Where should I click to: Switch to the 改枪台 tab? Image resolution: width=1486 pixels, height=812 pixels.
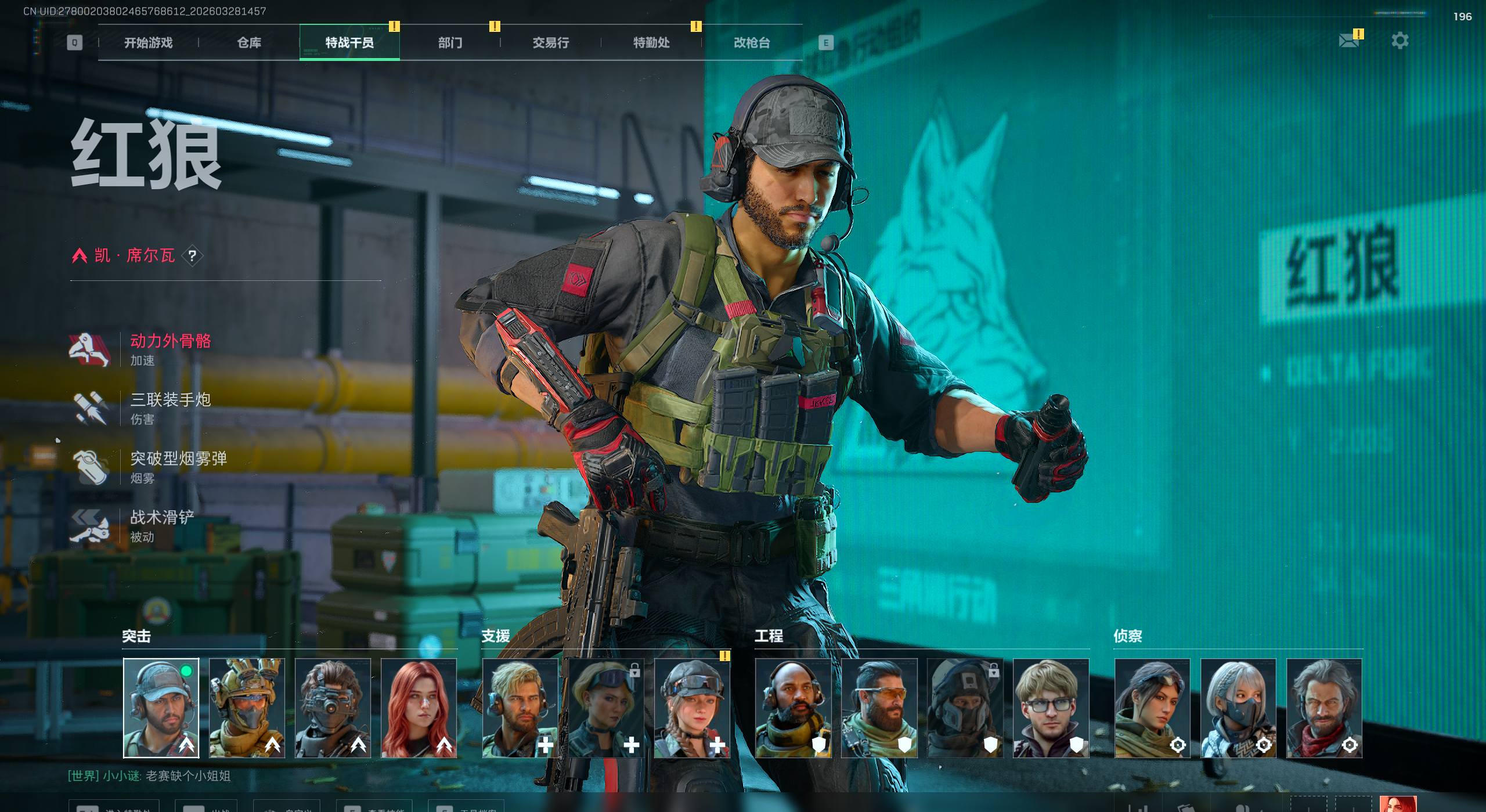(x=752, y=42)
